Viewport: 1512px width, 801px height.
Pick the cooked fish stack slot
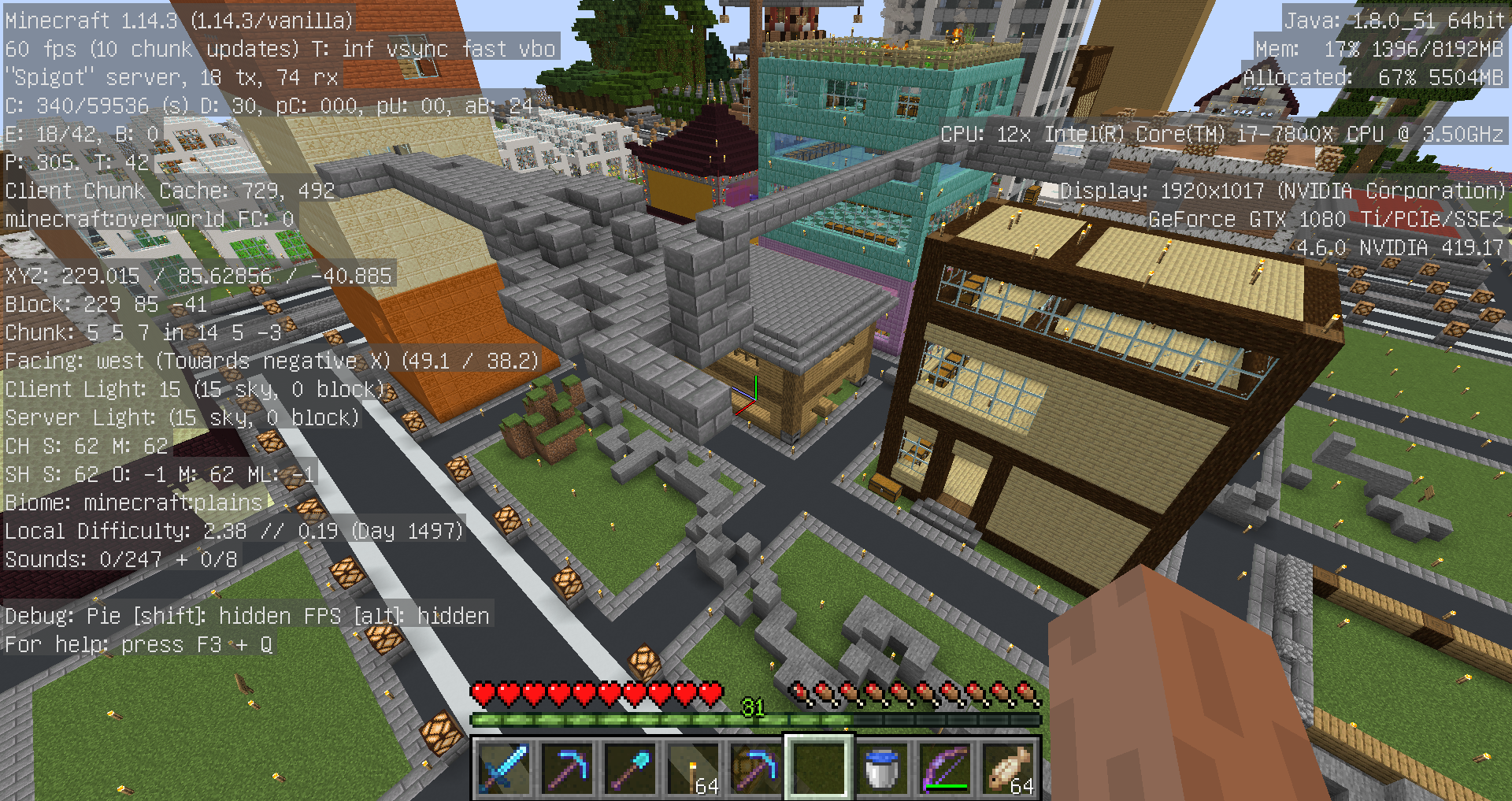coord(1009,767)
